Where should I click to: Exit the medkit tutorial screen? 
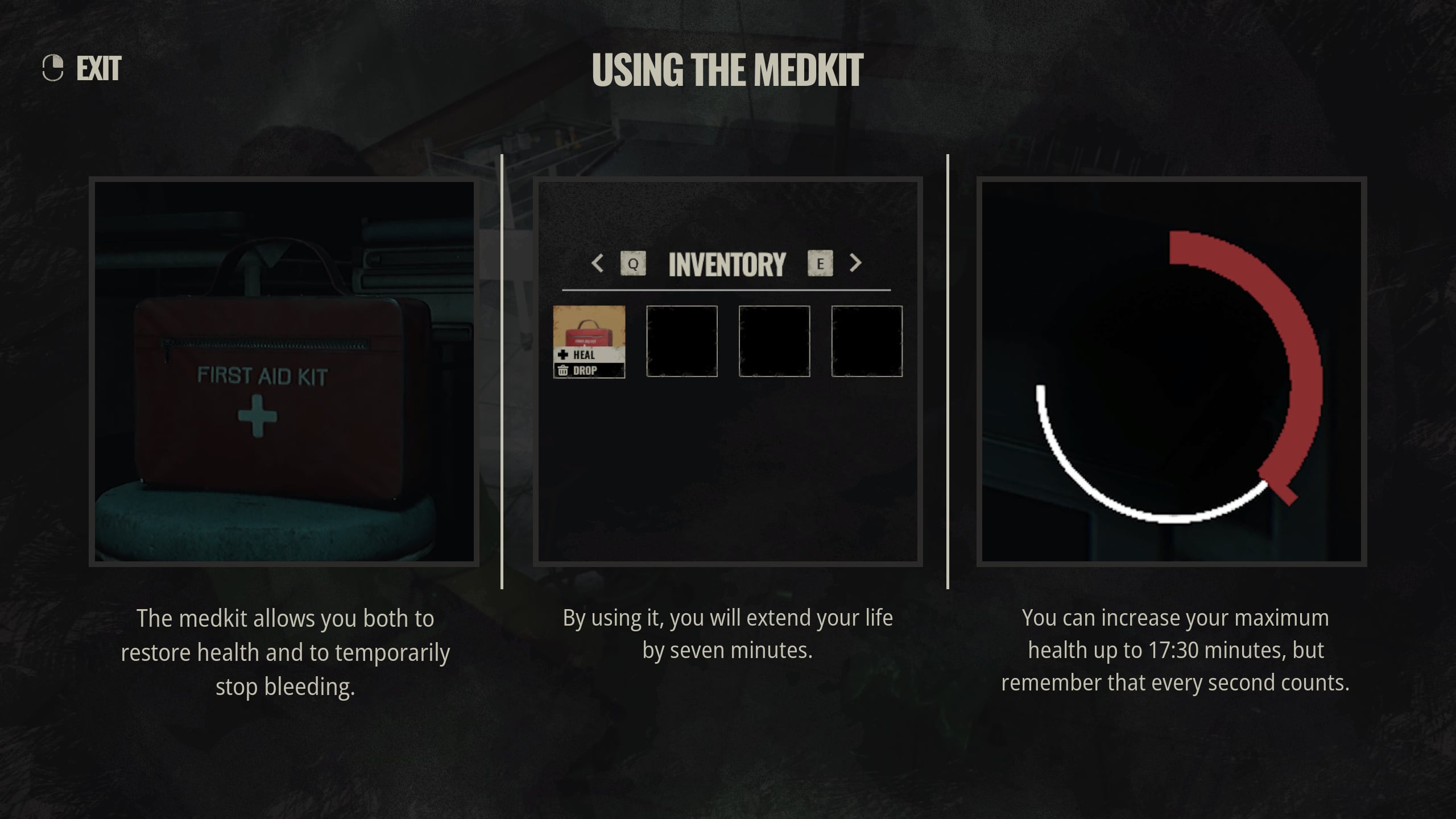[x=82, y=69]
